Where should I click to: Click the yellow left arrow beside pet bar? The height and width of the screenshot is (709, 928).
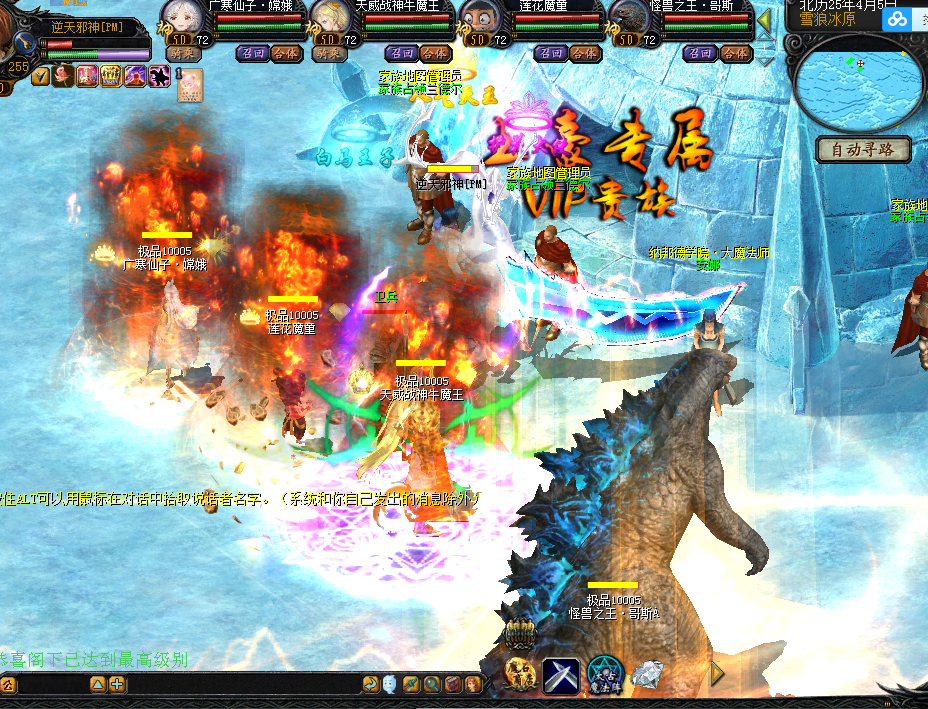click(x=764, y=20)
